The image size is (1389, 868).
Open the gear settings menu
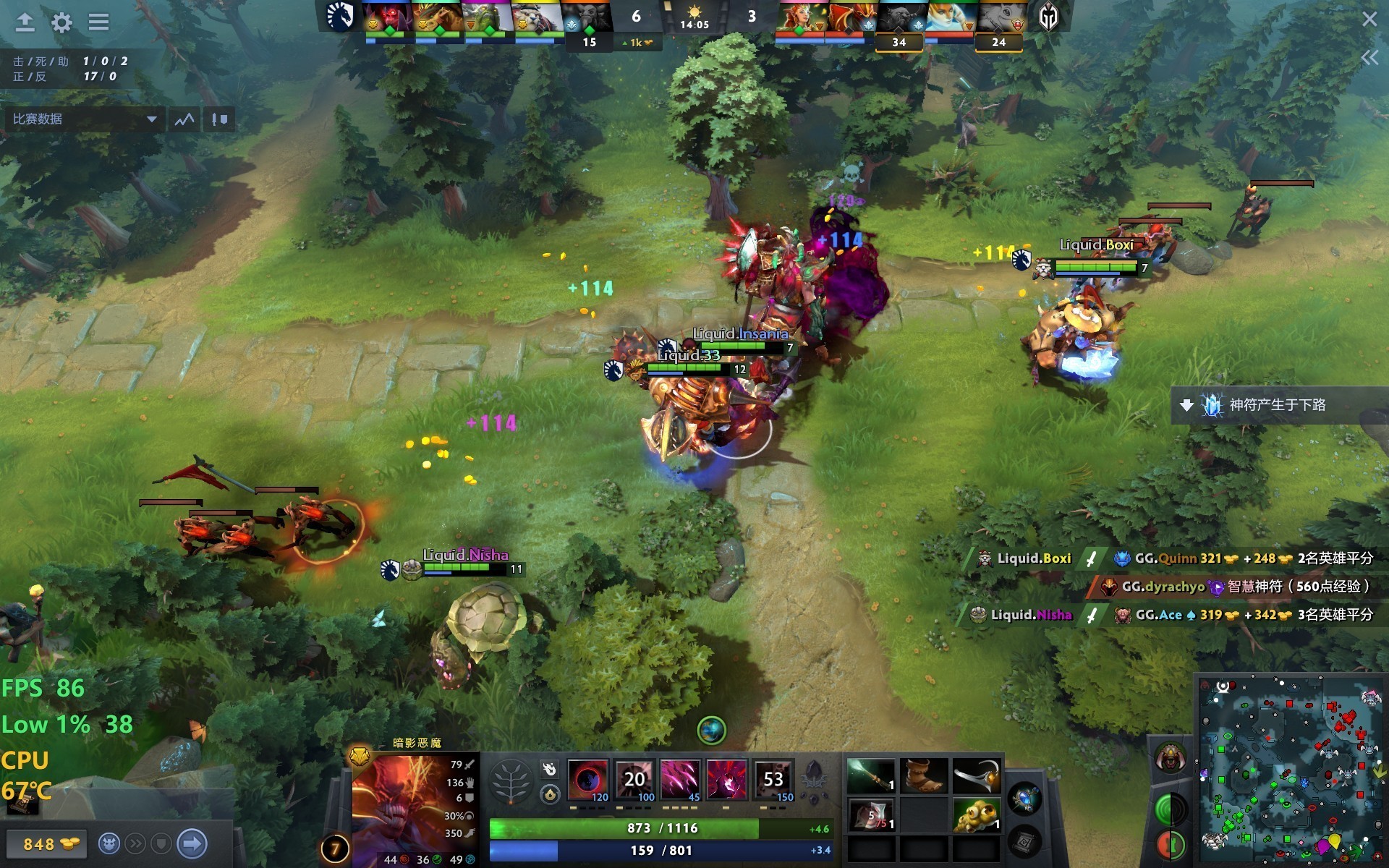click(62, 22)
